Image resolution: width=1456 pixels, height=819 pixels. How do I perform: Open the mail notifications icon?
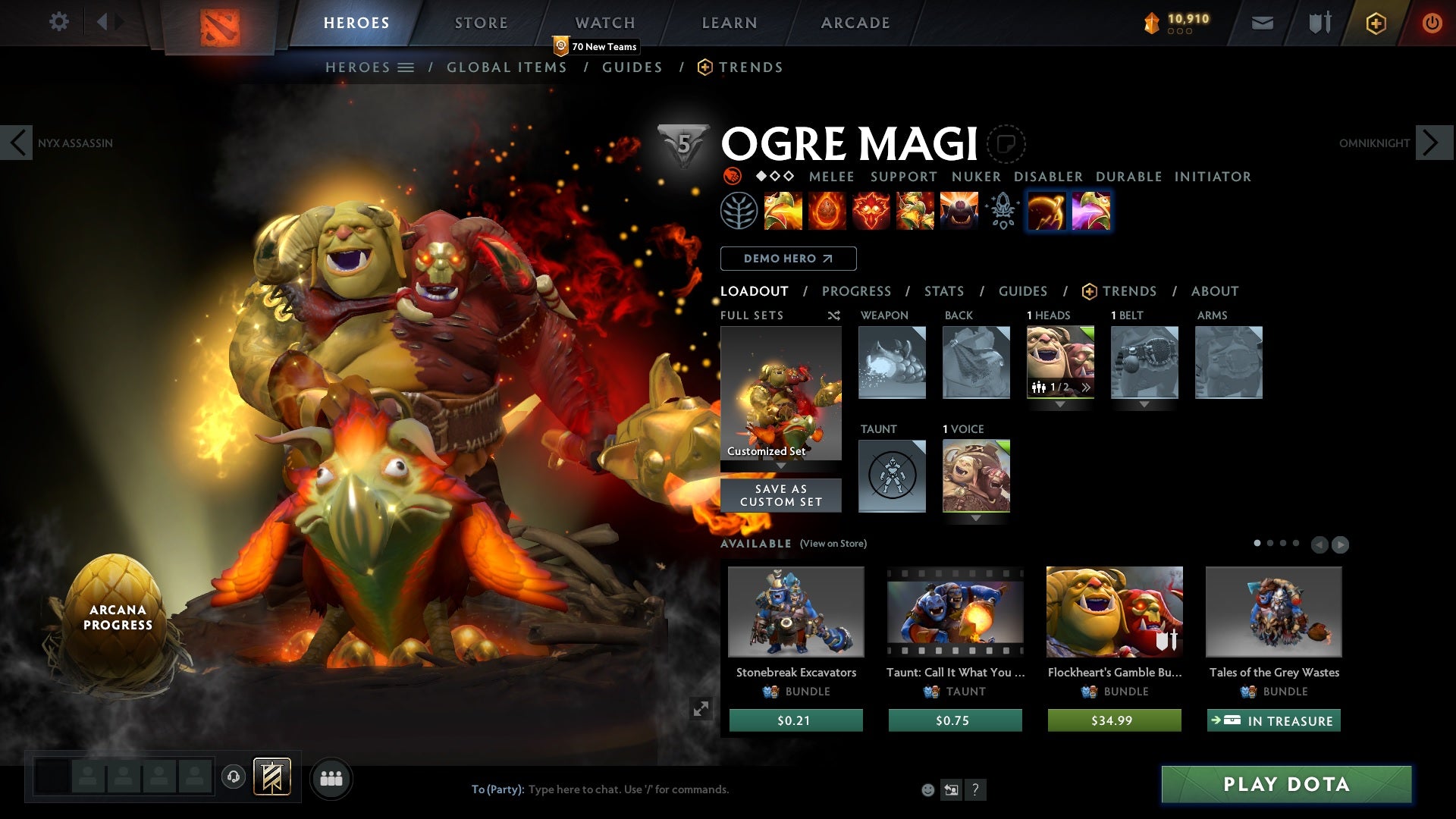(x=1262, y=23)
